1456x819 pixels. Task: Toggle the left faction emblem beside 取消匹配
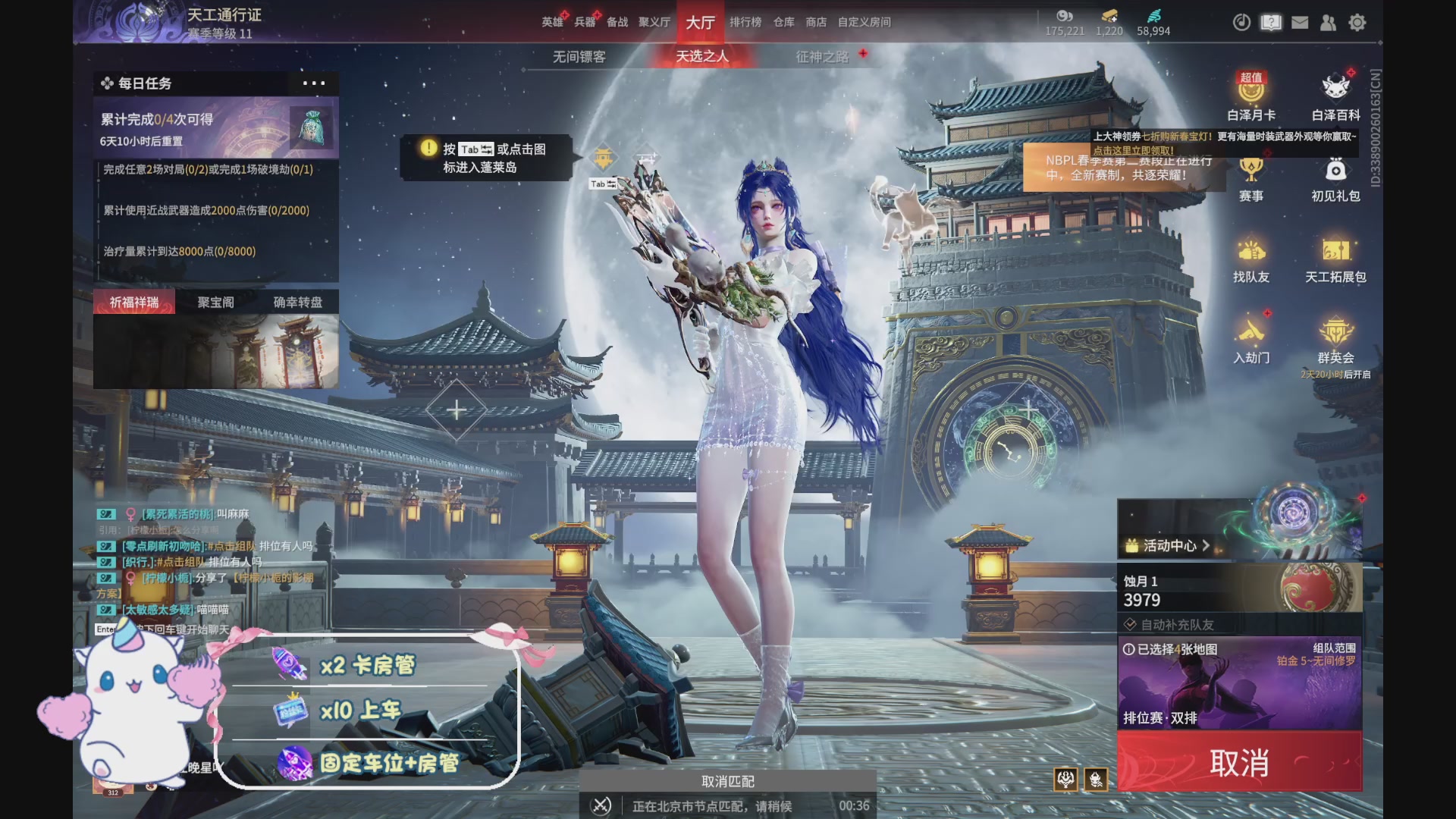[1065, 779]
